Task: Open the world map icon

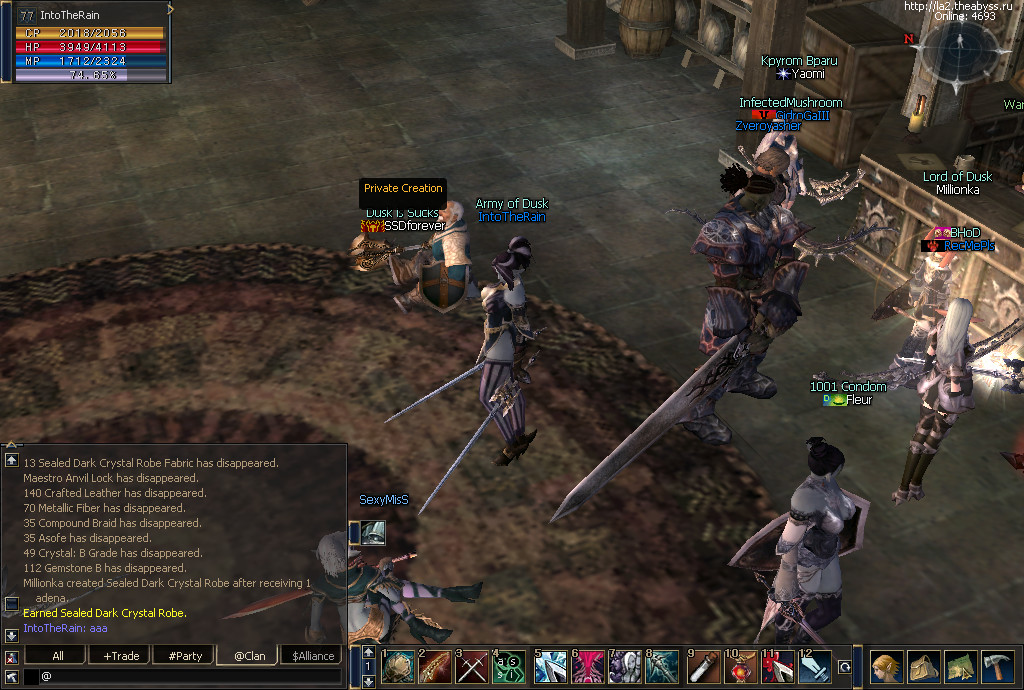Action: click(x=961, y=667)
